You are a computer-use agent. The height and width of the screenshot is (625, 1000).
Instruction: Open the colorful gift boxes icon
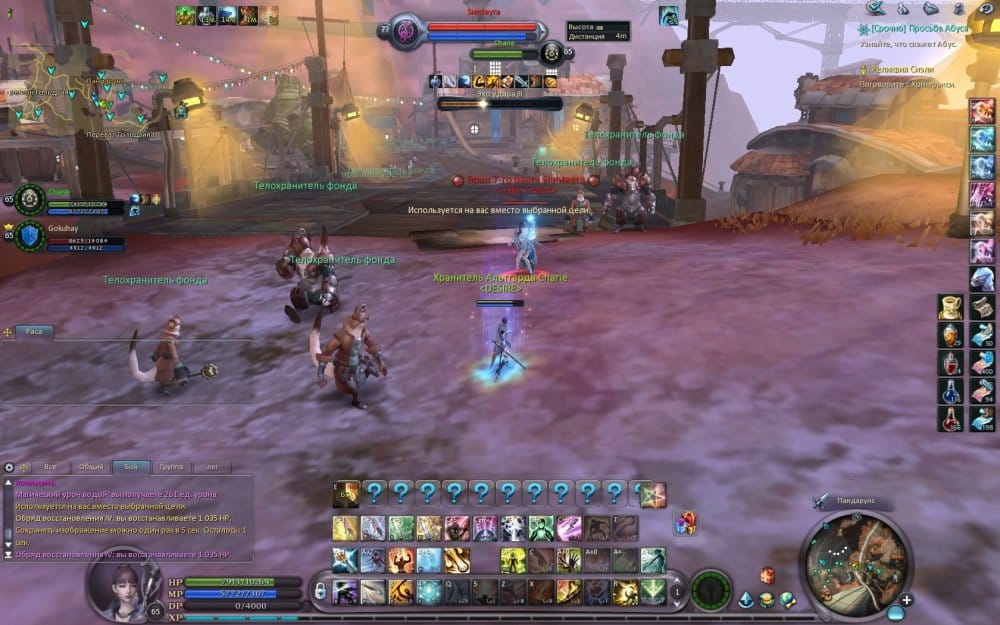(x=685, y=522)
